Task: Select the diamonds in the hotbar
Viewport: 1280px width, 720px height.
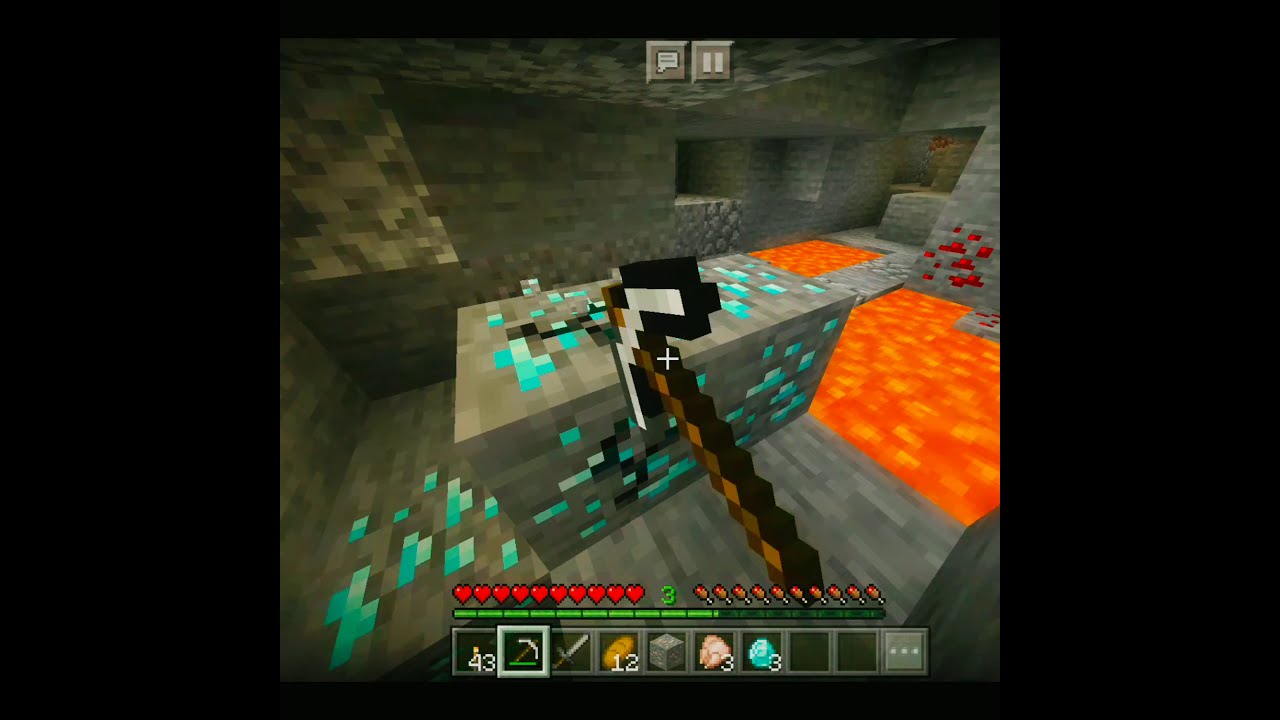Action: (x=760, y=650)
